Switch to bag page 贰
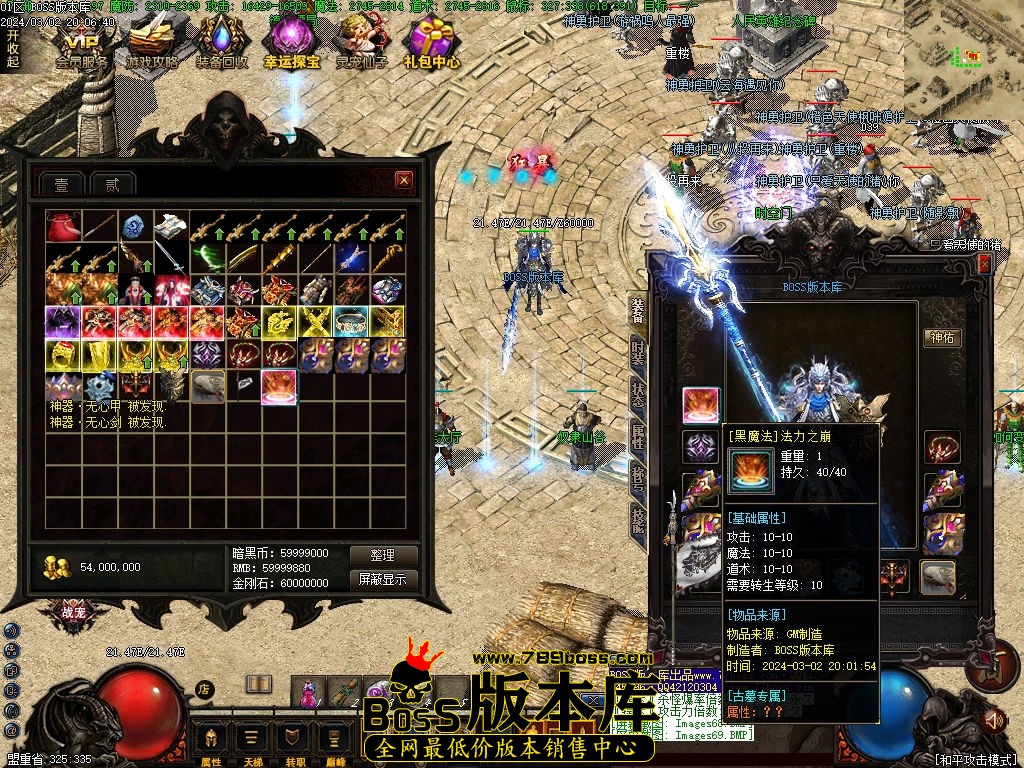1024x768 pixels. click(x=113, y=183)
